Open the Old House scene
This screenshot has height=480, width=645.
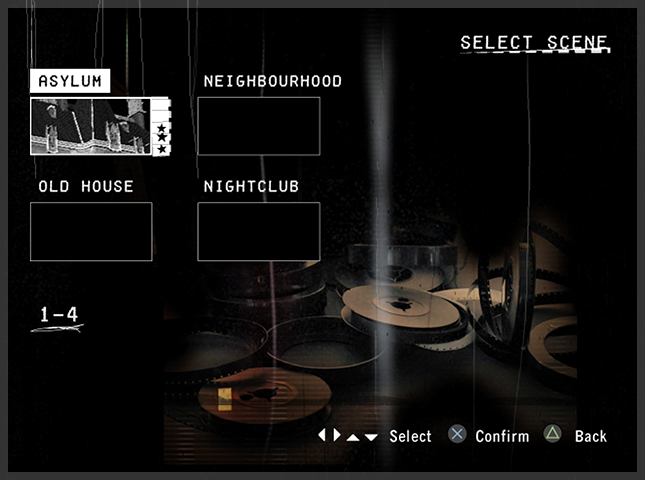tap(91, 231)
